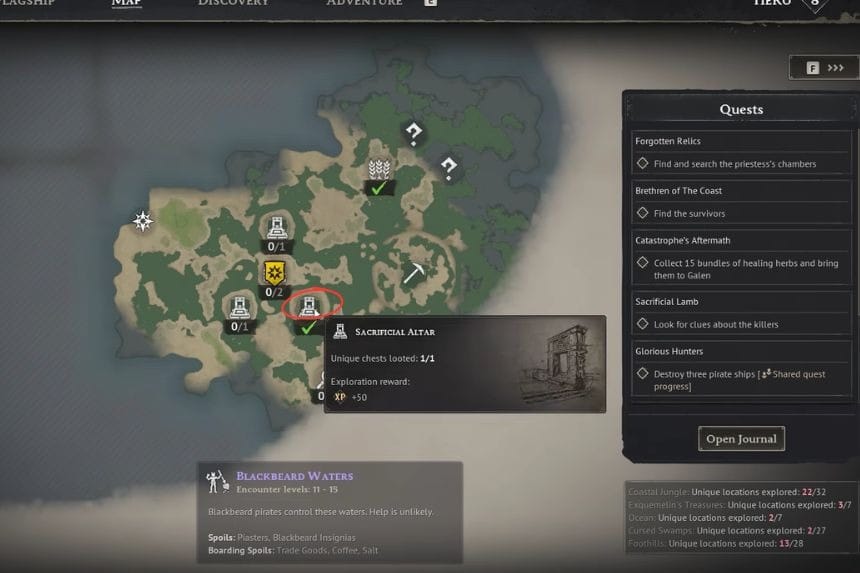Select the yellow 0/2 map marker
The height and width of the screenshot is (573, 860).
tap(275, 273)
